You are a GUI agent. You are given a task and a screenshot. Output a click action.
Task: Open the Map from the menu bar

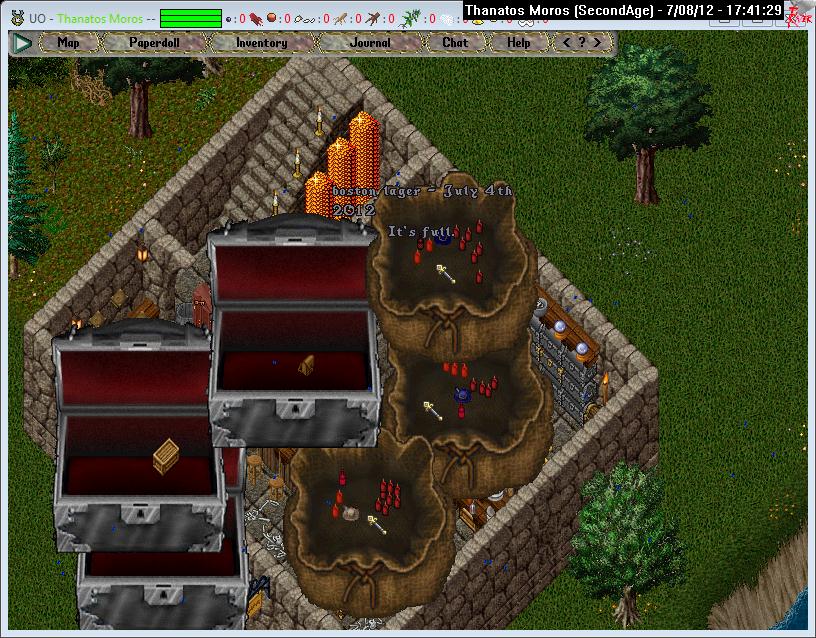click(68, 43)
